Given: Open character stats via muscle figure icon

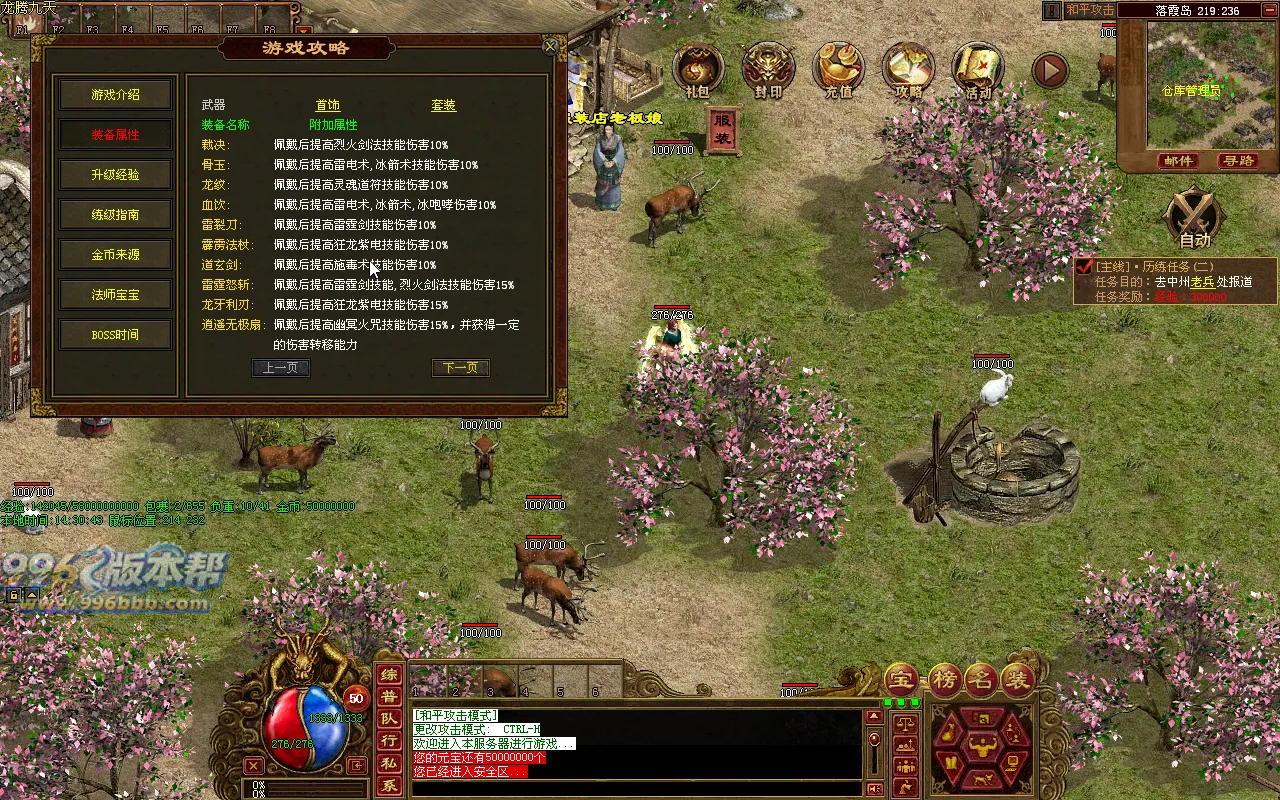Looking at the screenshot, I should pos(982,747).
